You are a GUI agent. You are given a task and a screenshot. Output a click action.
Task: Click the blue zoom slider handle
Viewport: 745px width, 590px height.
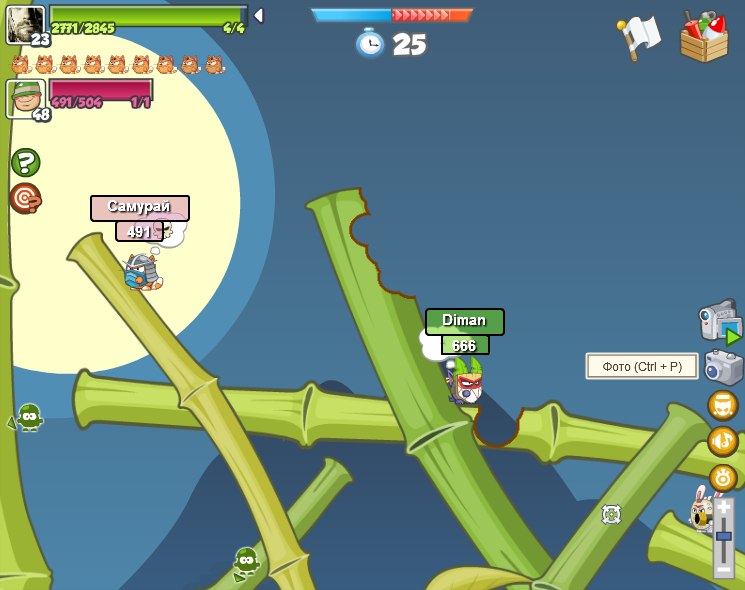(723, 537)
